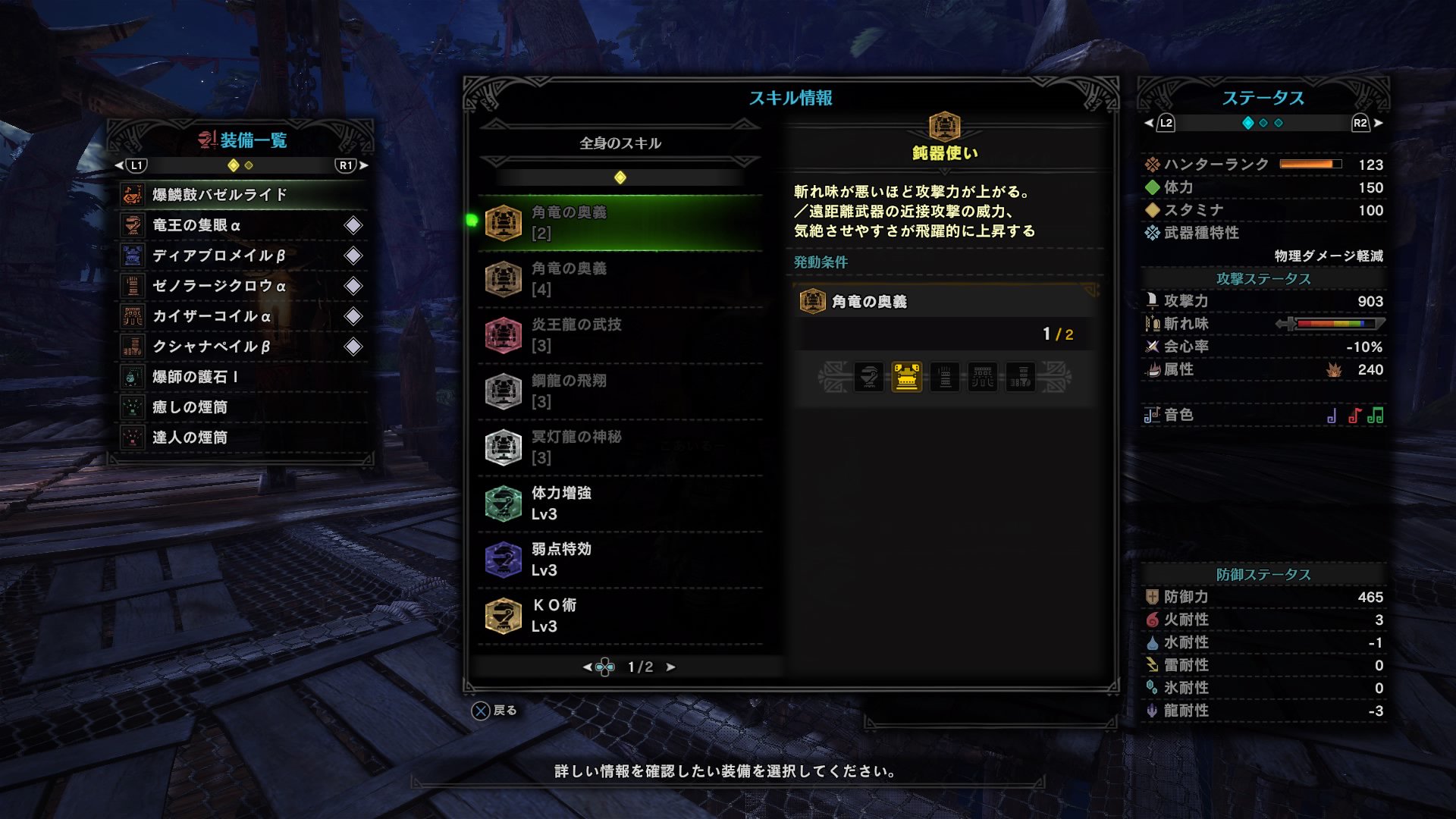Select the ディアブロメイルβ chest armor icon
The height and width of the screenshot is (819, 1456).
133,256
